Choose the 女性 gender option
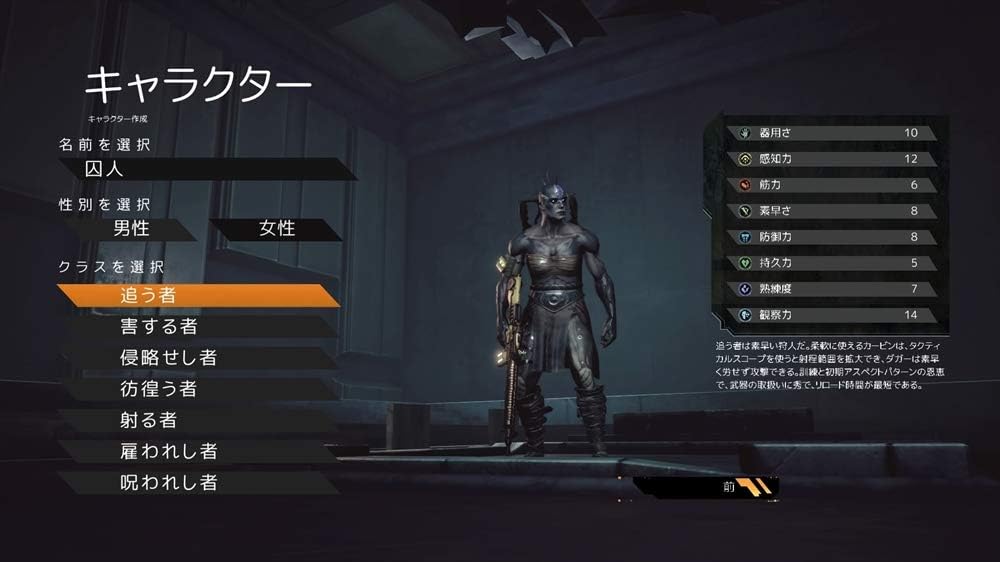This screenshot has width=1000, height=562. pyautogui.click(x=277, y=228)
